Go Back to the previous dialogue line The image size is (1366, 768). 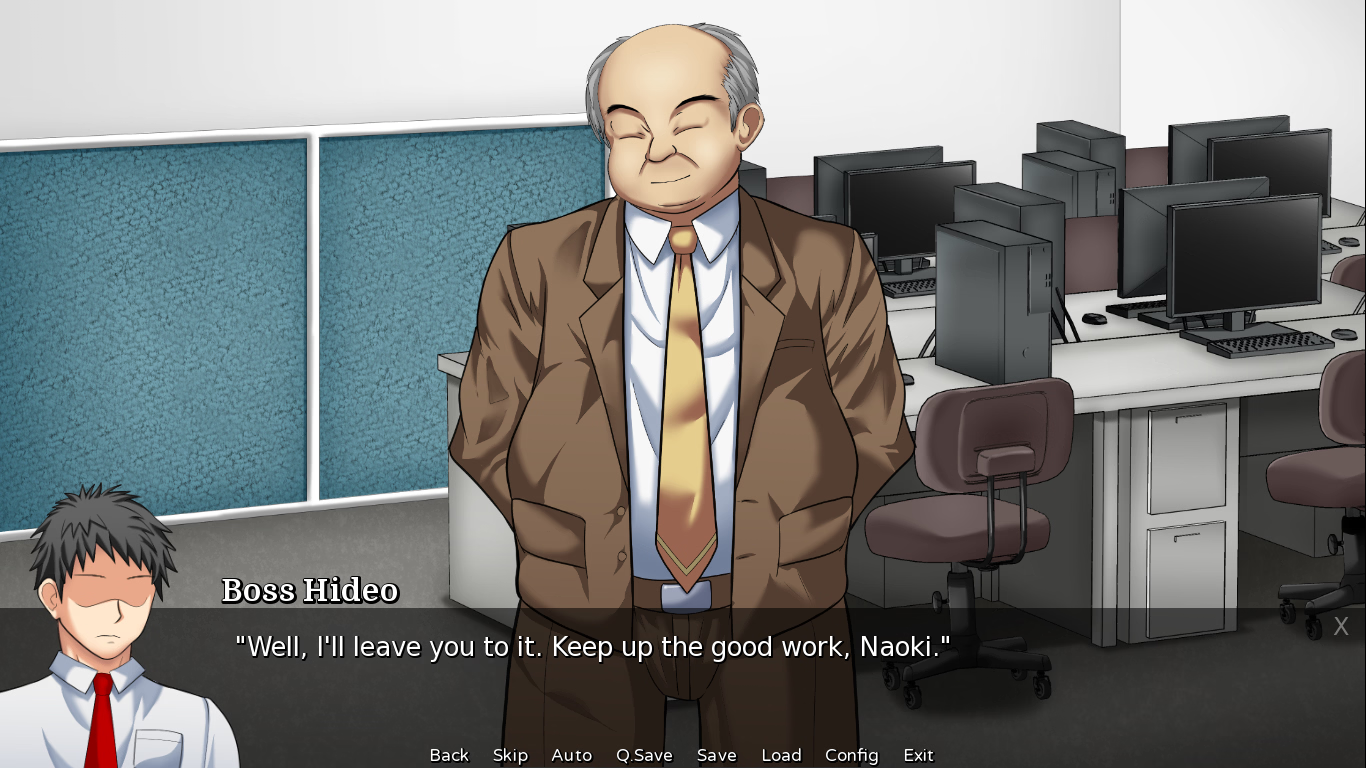tap(449, 755)
